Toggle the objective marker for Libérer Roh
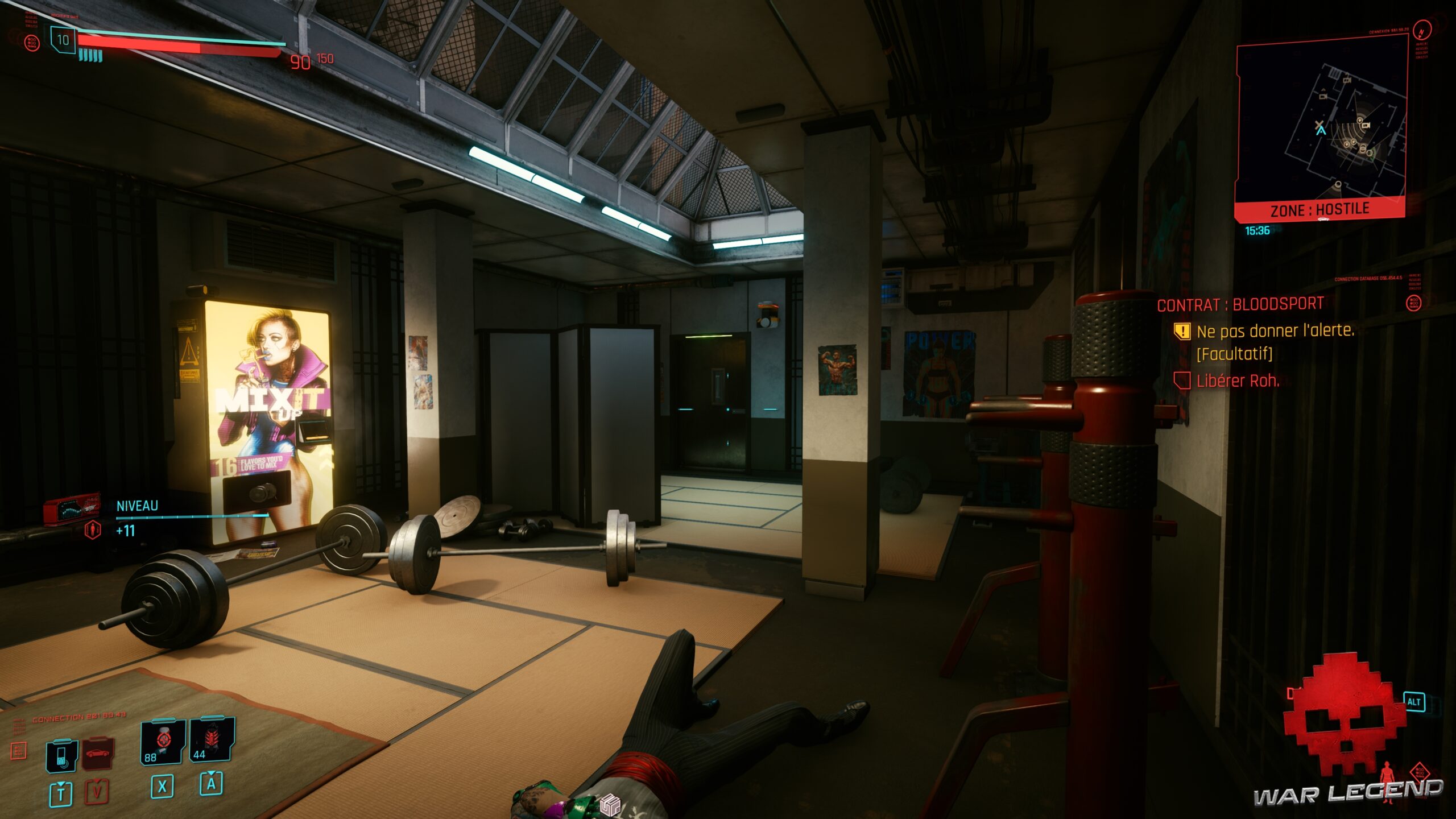This screenshot has width=1456, height=819. point(1182,381)
